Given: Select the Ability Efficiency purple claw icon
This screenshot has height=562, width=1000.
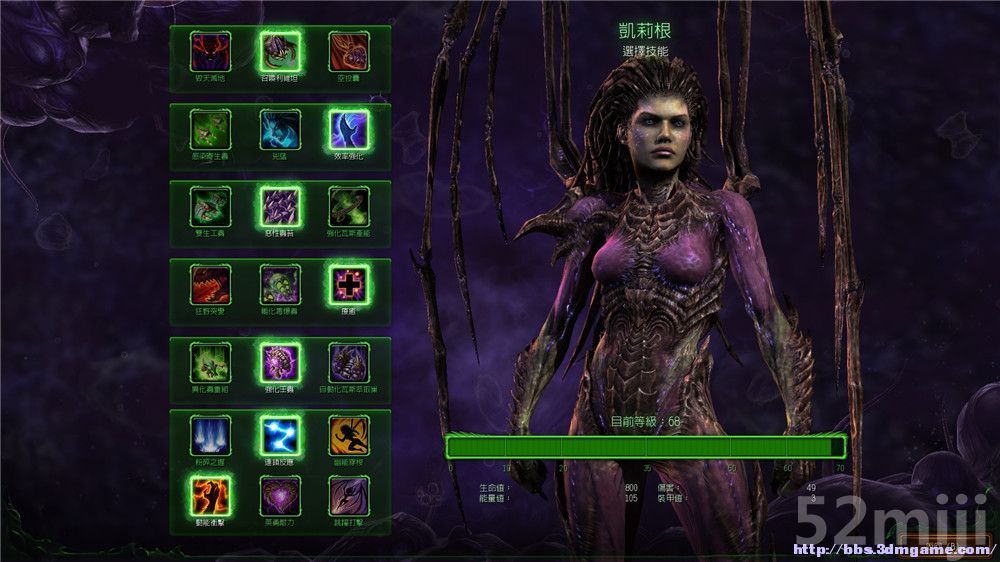Looking at the screenshot, I should tap(349, 129).
